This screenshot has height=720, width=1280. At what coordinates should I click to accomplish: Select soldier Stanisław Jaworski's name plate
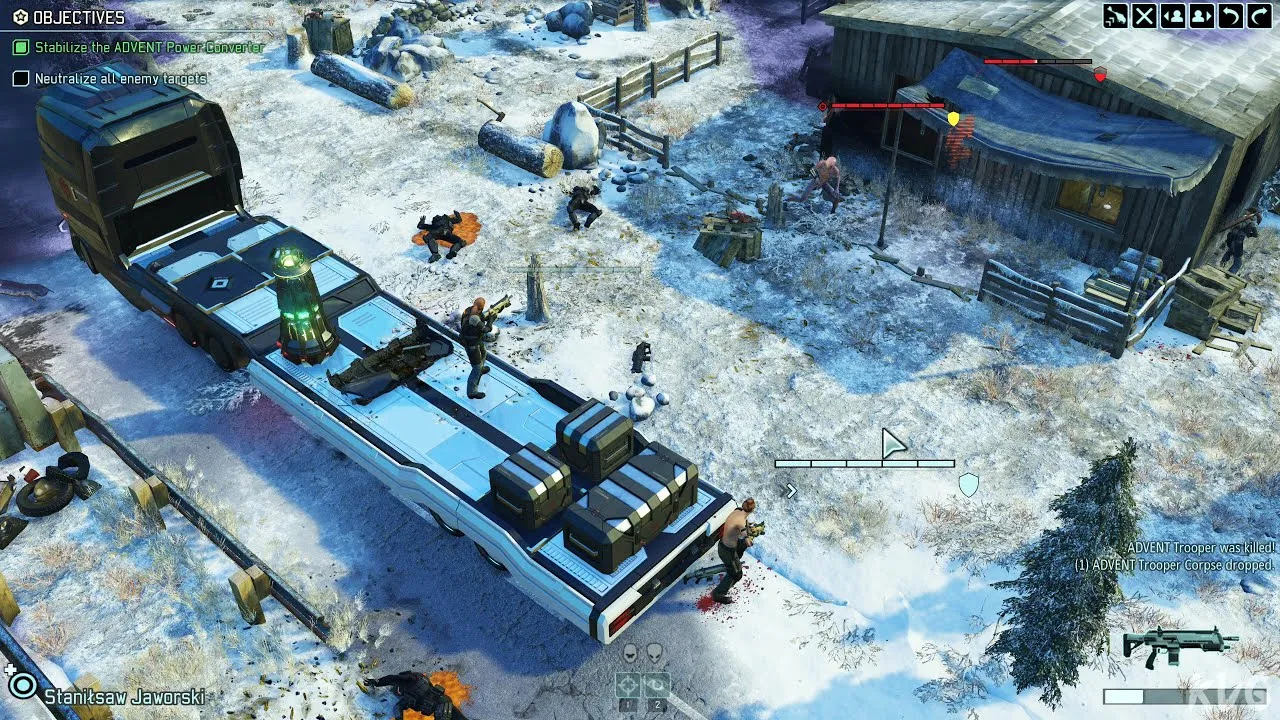coord(124,696)
